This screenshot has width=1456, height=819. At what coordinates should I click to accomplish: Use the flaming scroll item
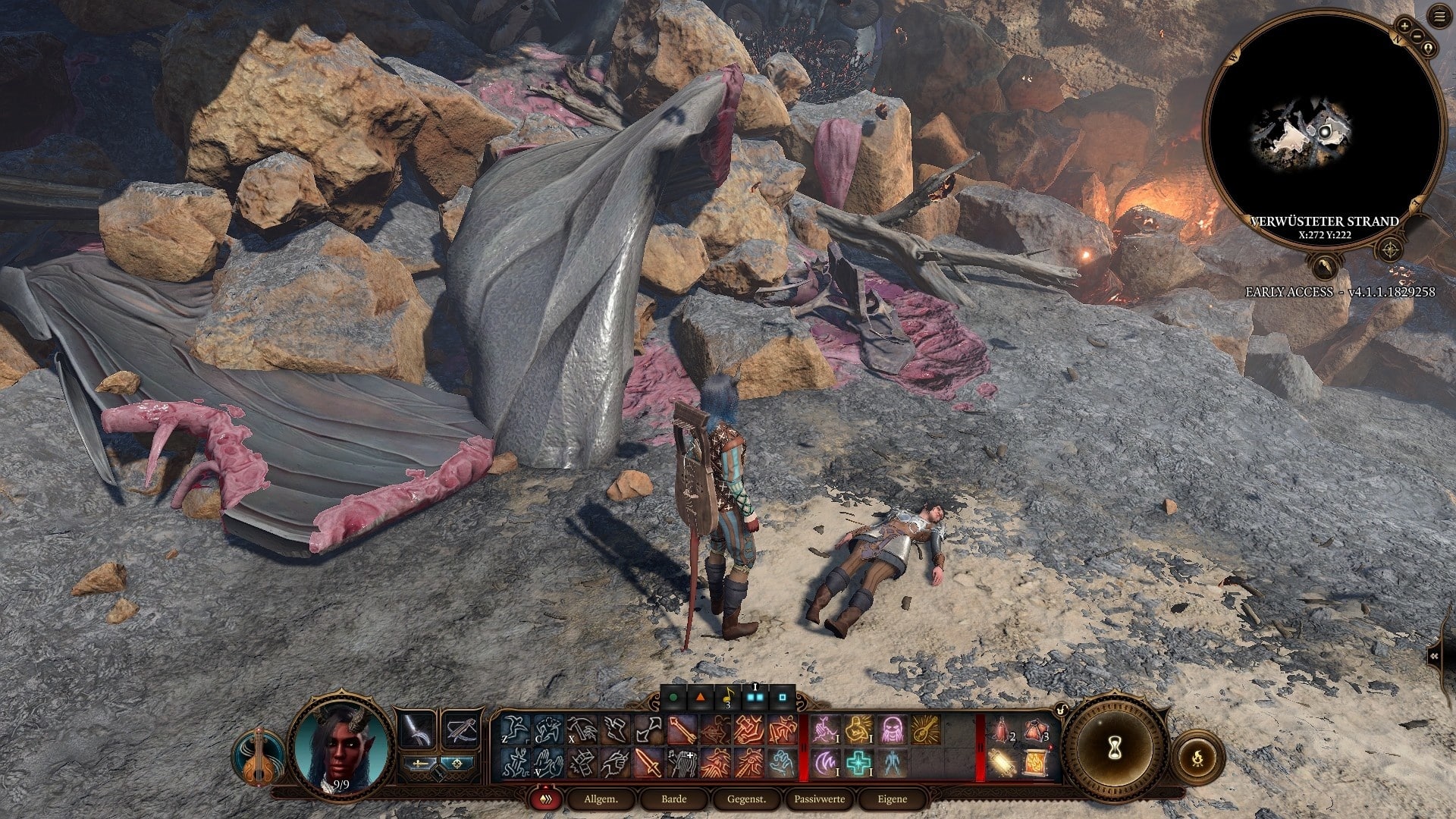coord(1036,762)
